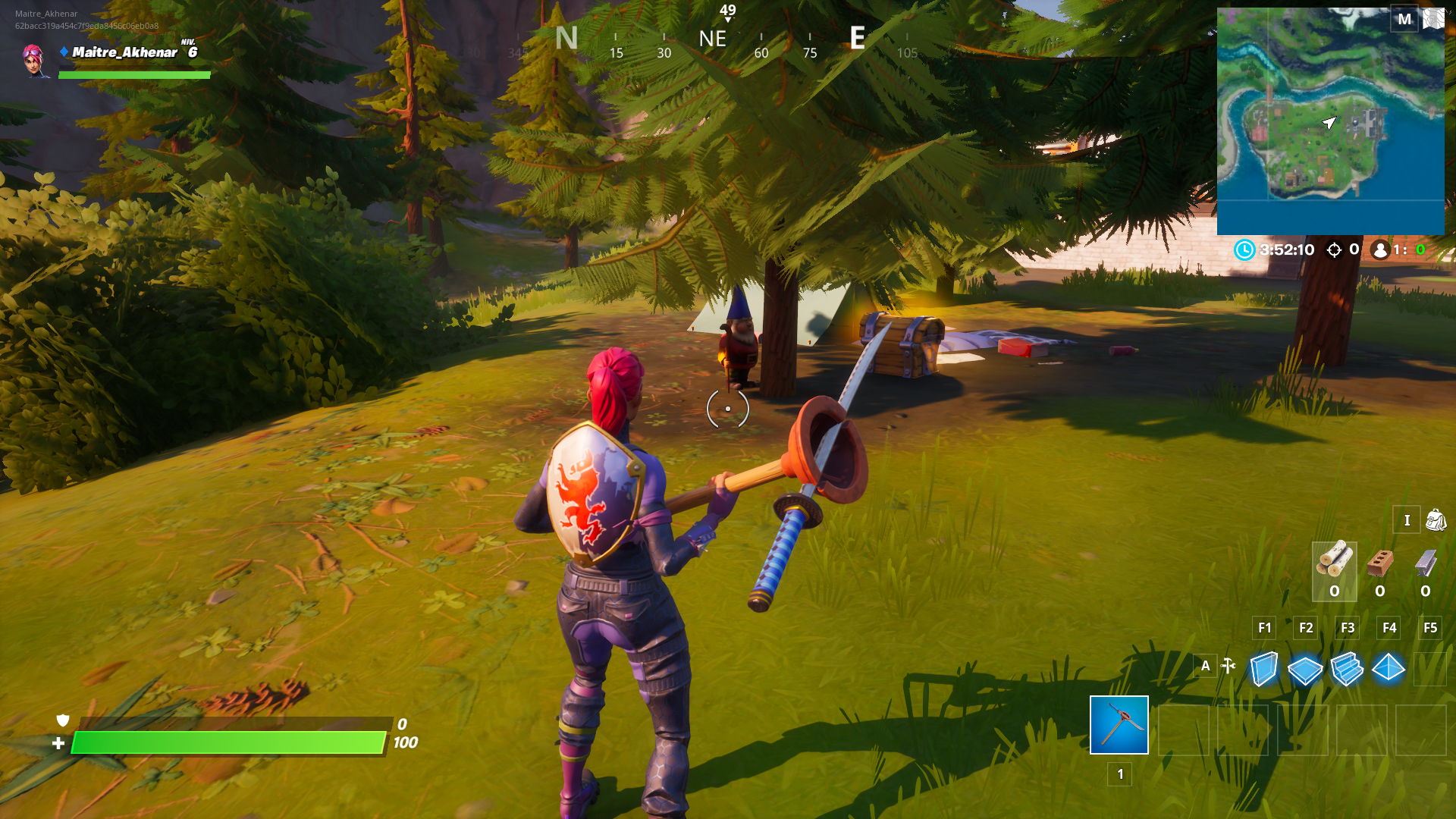Choose the floor building piece
This screenshot has height=819, width=1456.
point(1304,670)
